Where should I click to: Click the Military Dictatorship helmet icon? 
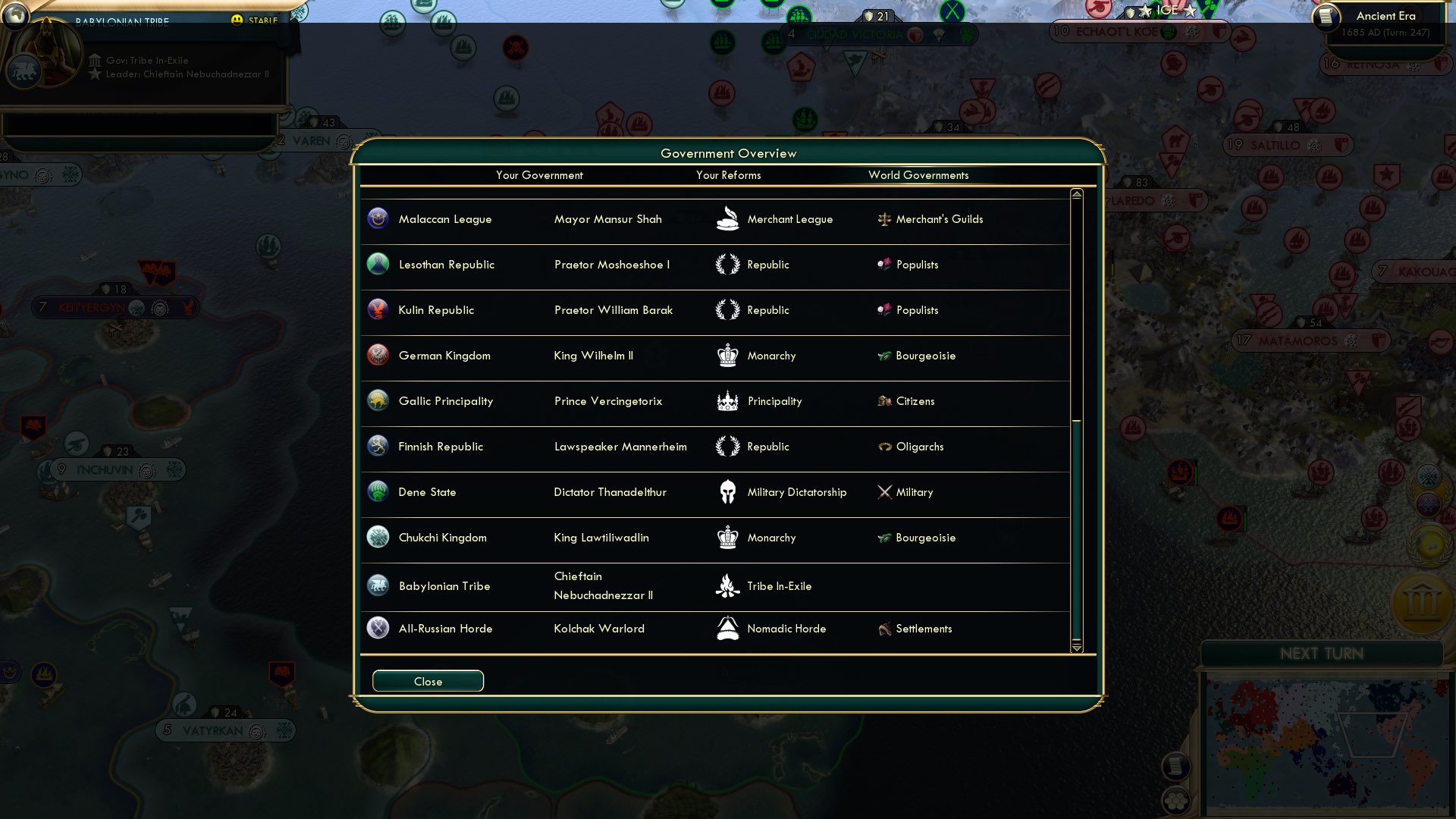(728, 491)
